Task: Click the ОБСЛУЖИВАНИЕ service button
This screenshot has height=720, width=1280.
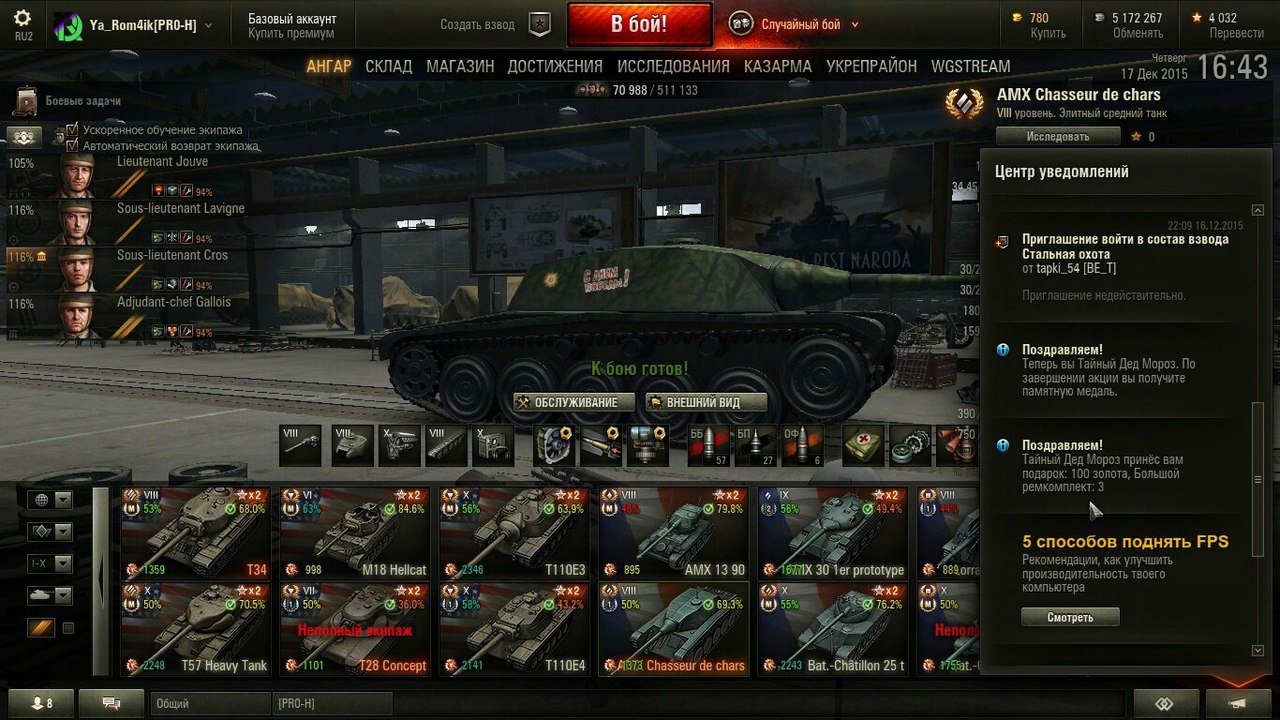Action: 575,402
